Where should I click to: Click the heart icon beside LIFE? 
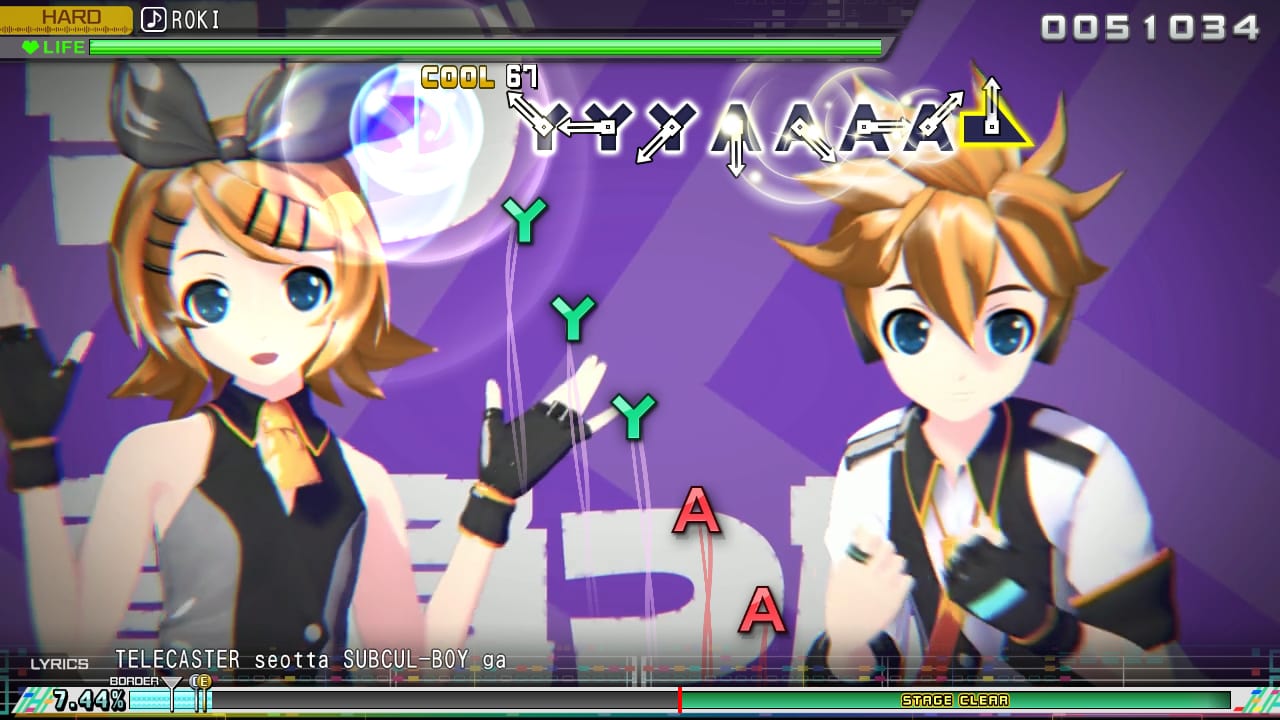click(34, 47)
